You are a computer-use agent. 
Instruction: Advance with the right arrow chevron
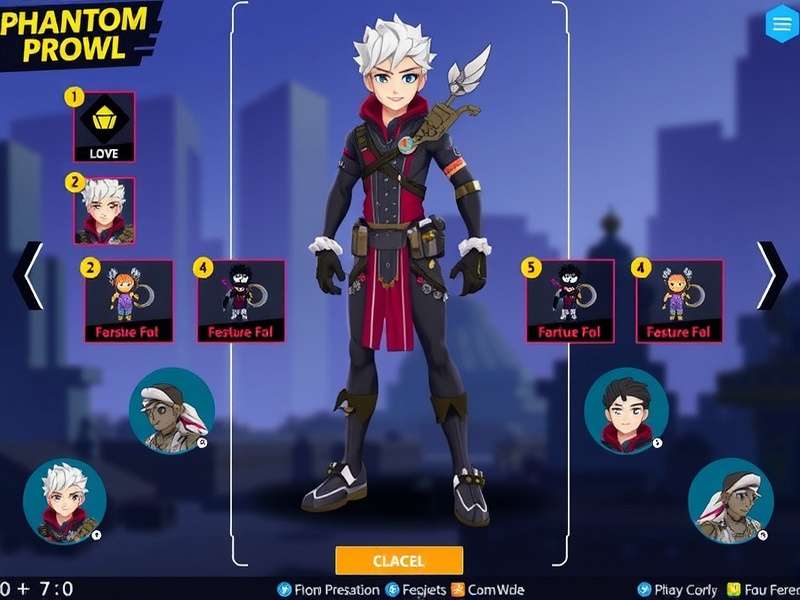tap(771, 275)
